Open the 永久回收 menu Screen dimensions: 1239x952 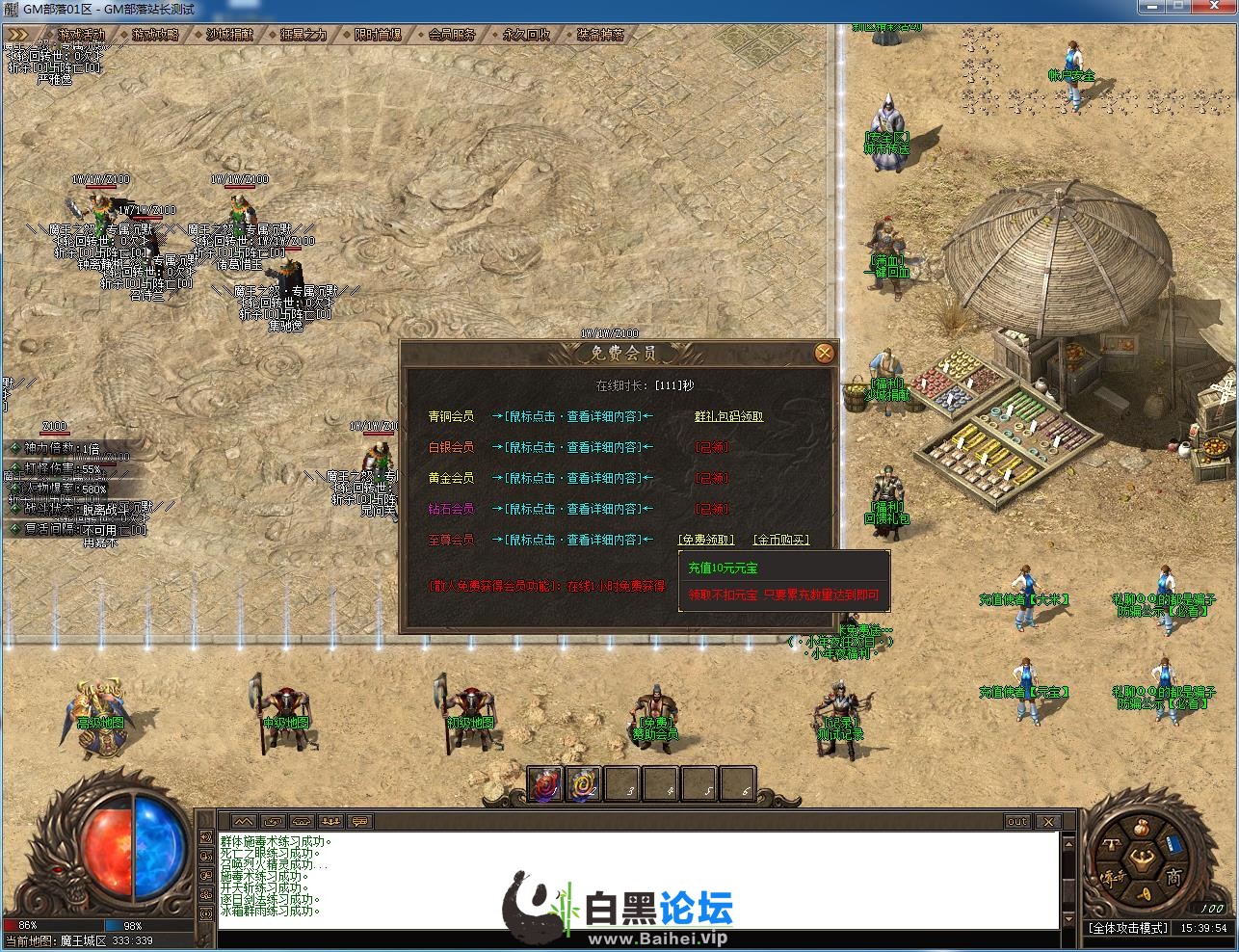pos(526,35)
